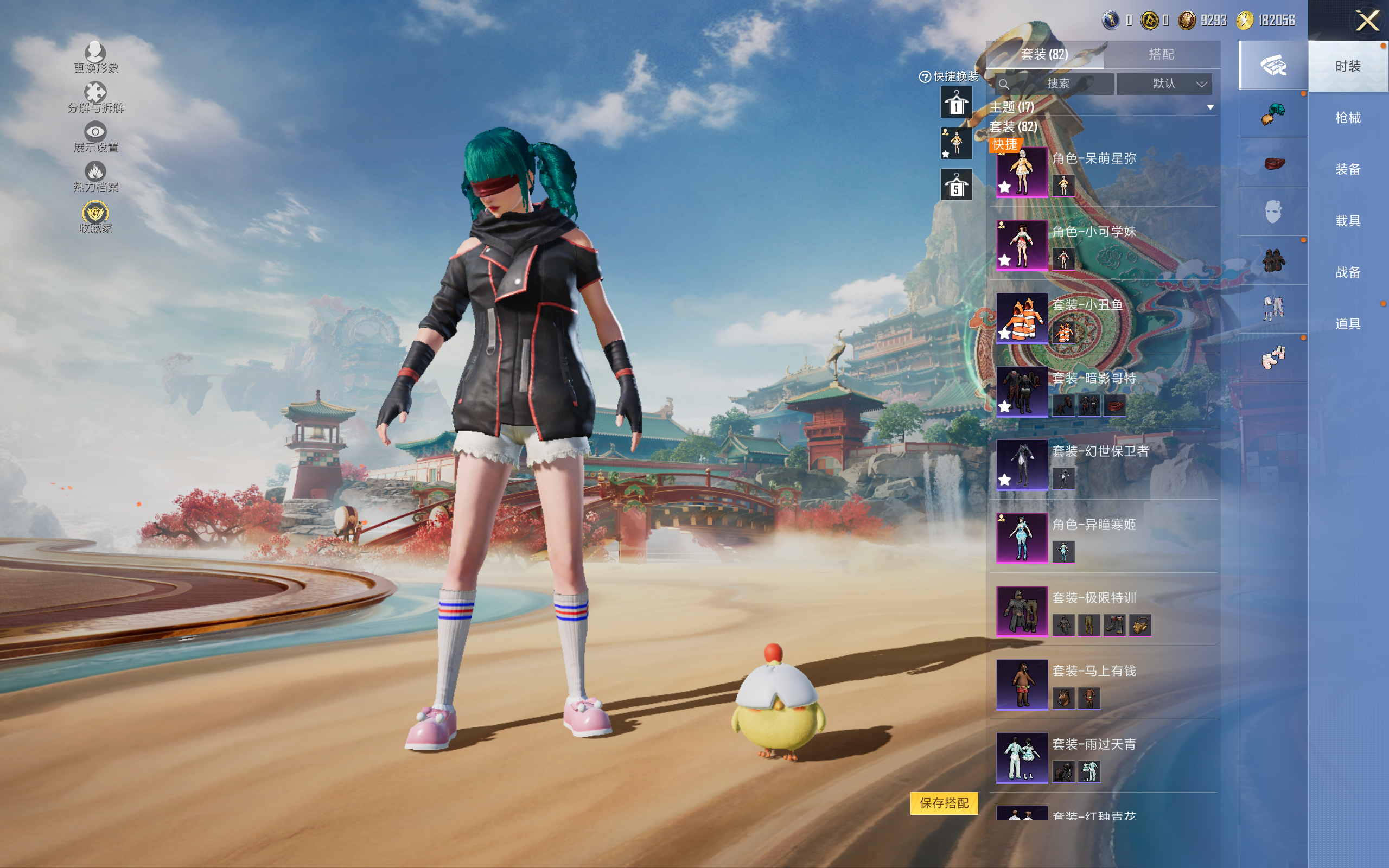Pick the 套装-暗影哥特 set

tap(1022, 392)
